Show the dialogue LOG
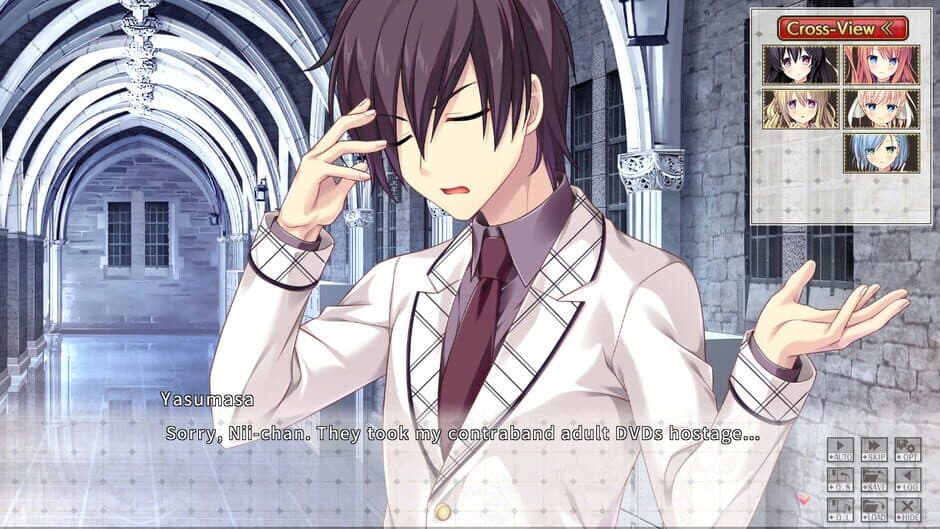This screenshot has width=940, height=529. (907, 480)
